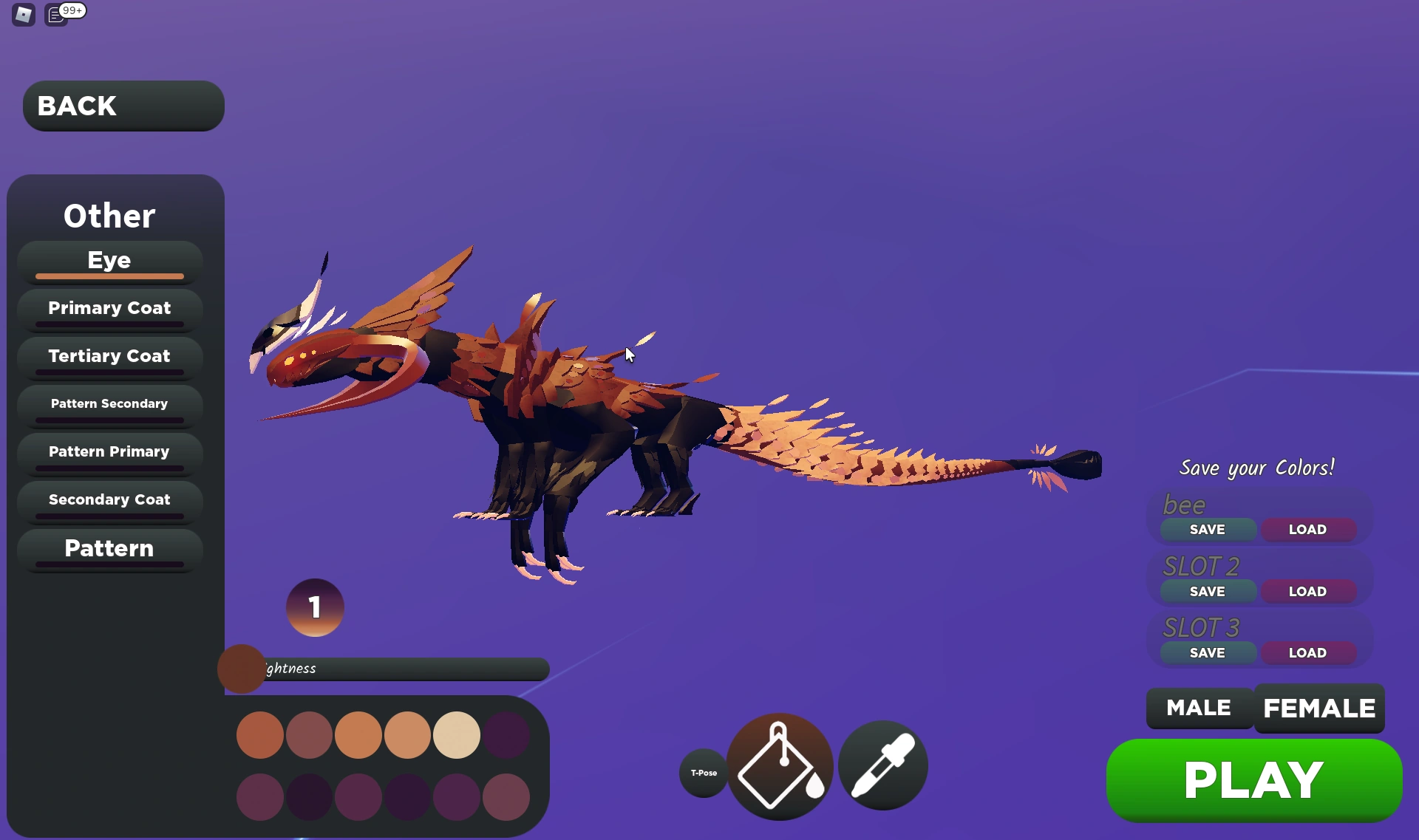Pick the cream swatch in the palette
Viewport: 1419px width, 840px height.
(x=456, y=734)
